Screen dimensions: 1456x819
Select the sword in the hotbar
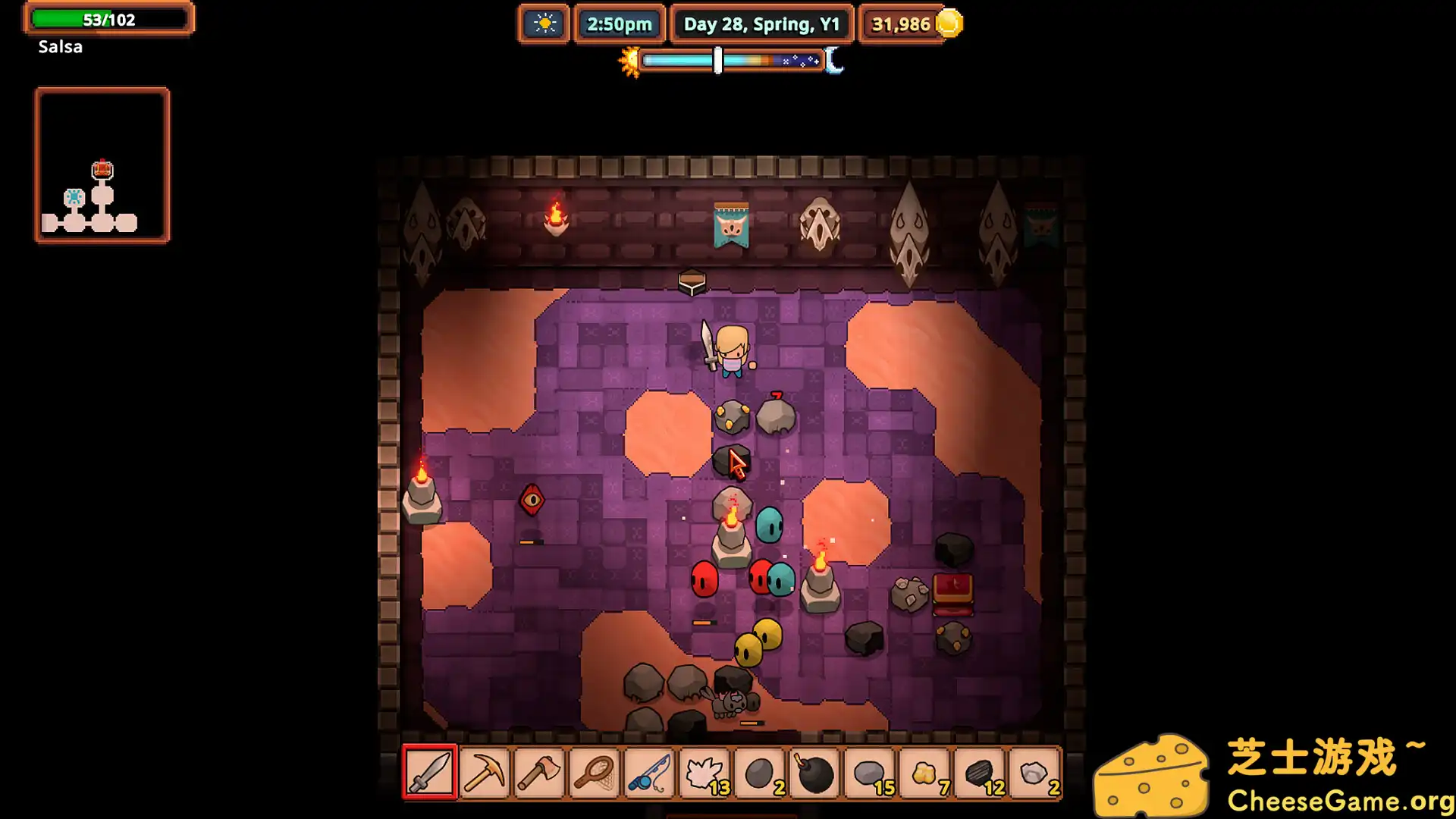point(429,773)
